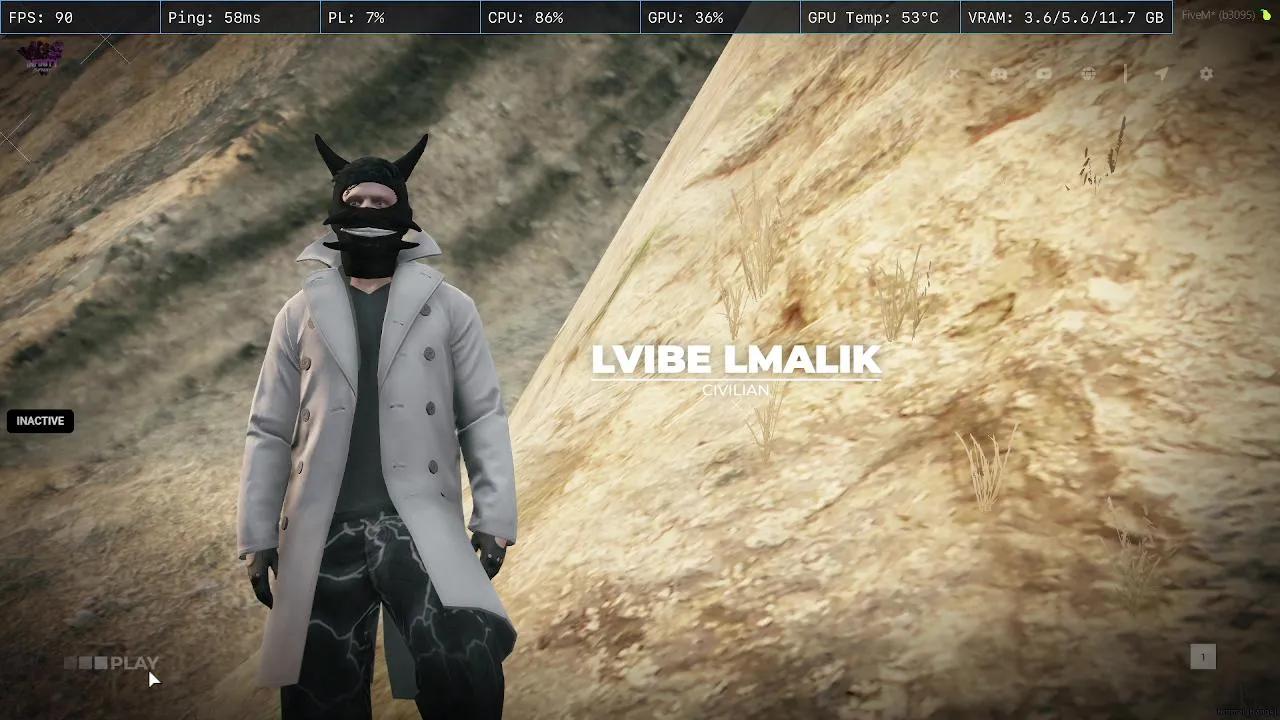The height and width of the screenshot is (720, 1280).
Task: Click the game controller icon in top bar
Action: click(x=999, y=73)
